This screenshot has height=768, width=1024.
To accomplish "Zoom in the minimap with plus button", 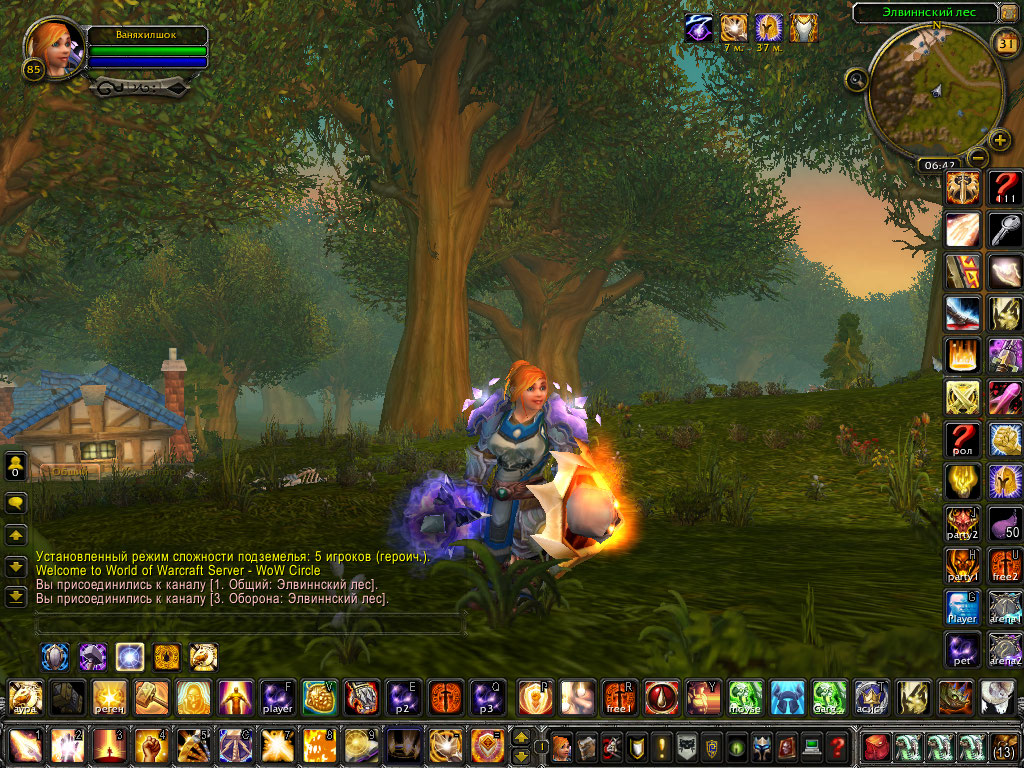I will 1000,140.
